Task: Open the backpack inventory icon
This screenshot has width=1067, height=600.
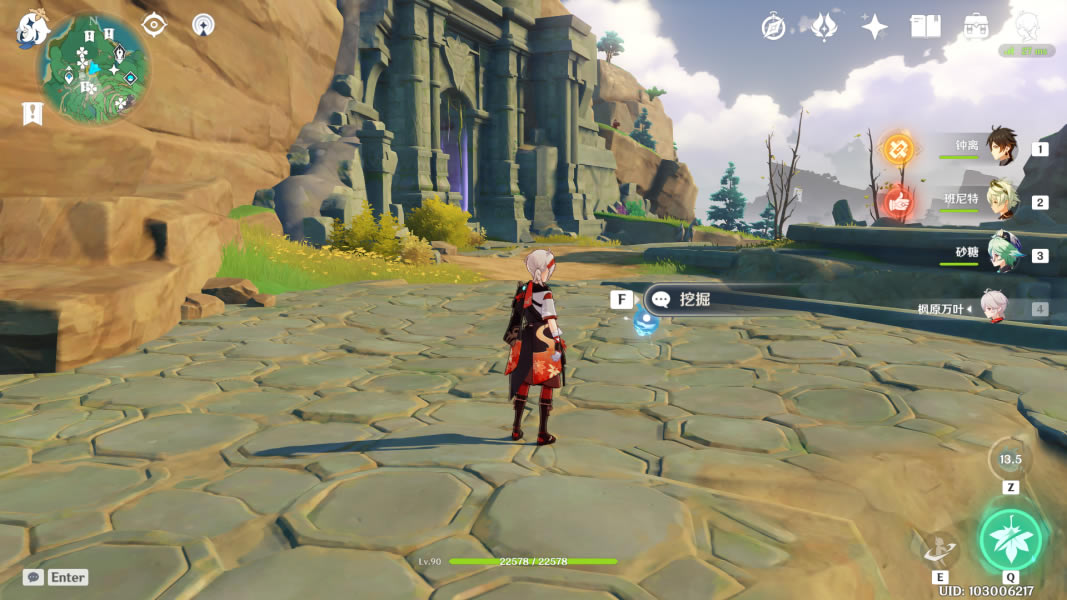Action: pyautogui.click(x=977, y=27)
